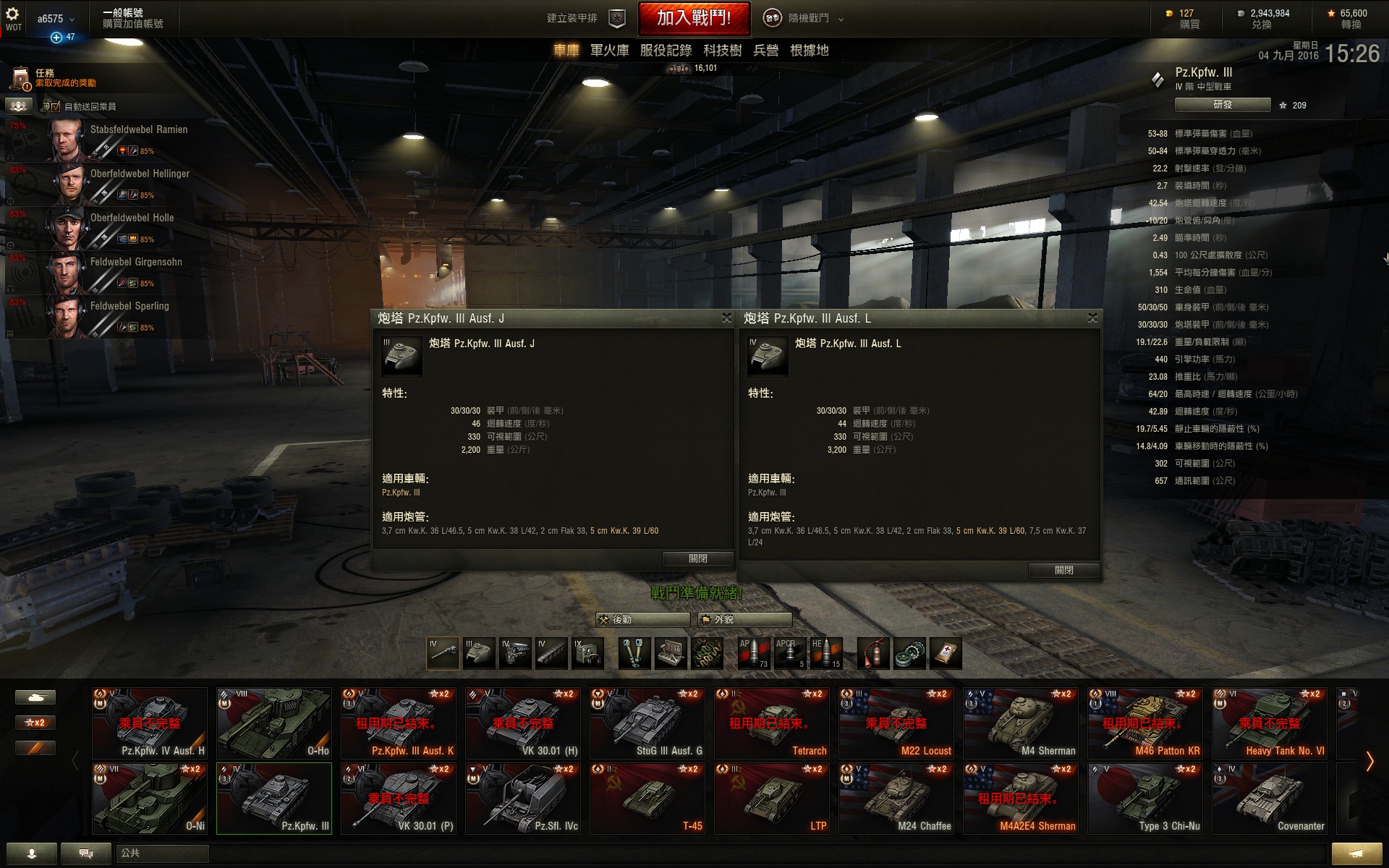Choose the M4 Sherman tank tile
This screenshot has height=868, width=1389.
pos(1021,723)
